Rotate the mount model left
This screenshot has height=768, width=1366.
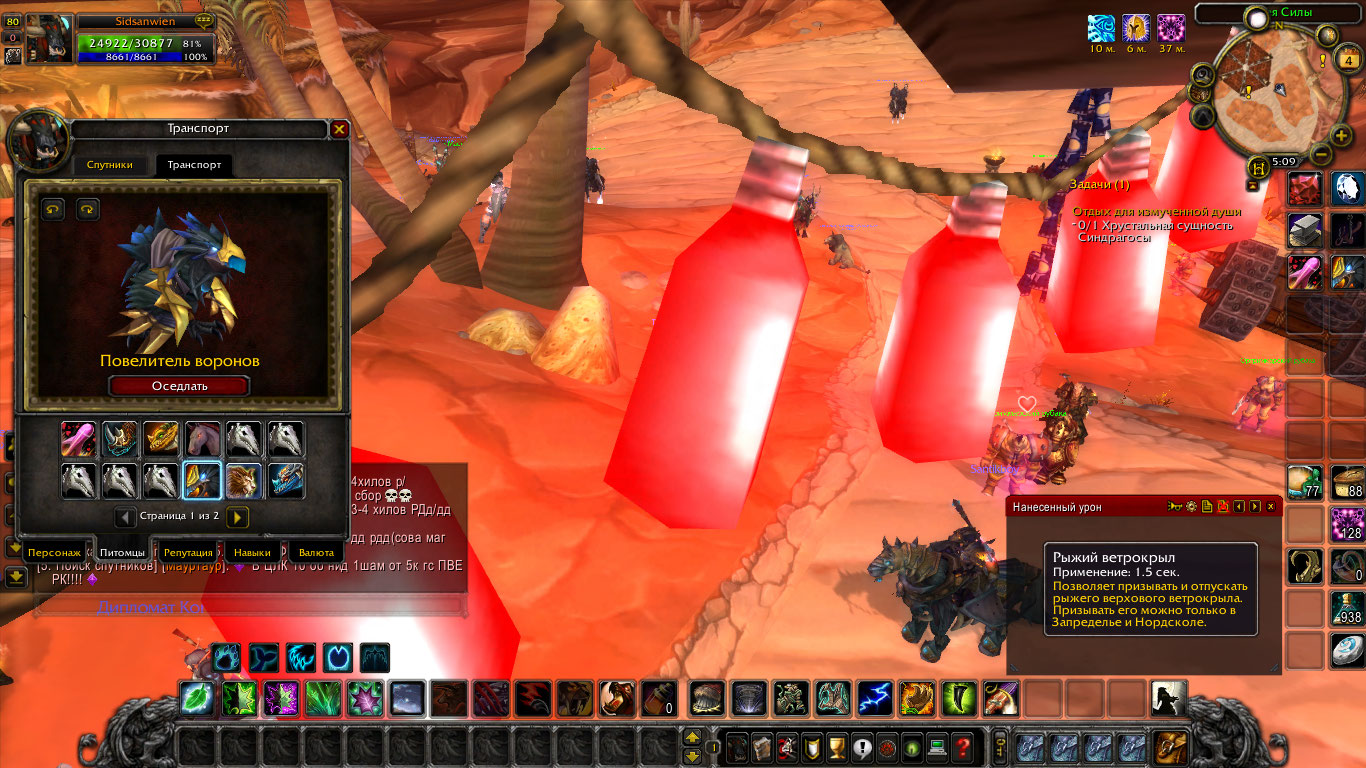(53, 209)
